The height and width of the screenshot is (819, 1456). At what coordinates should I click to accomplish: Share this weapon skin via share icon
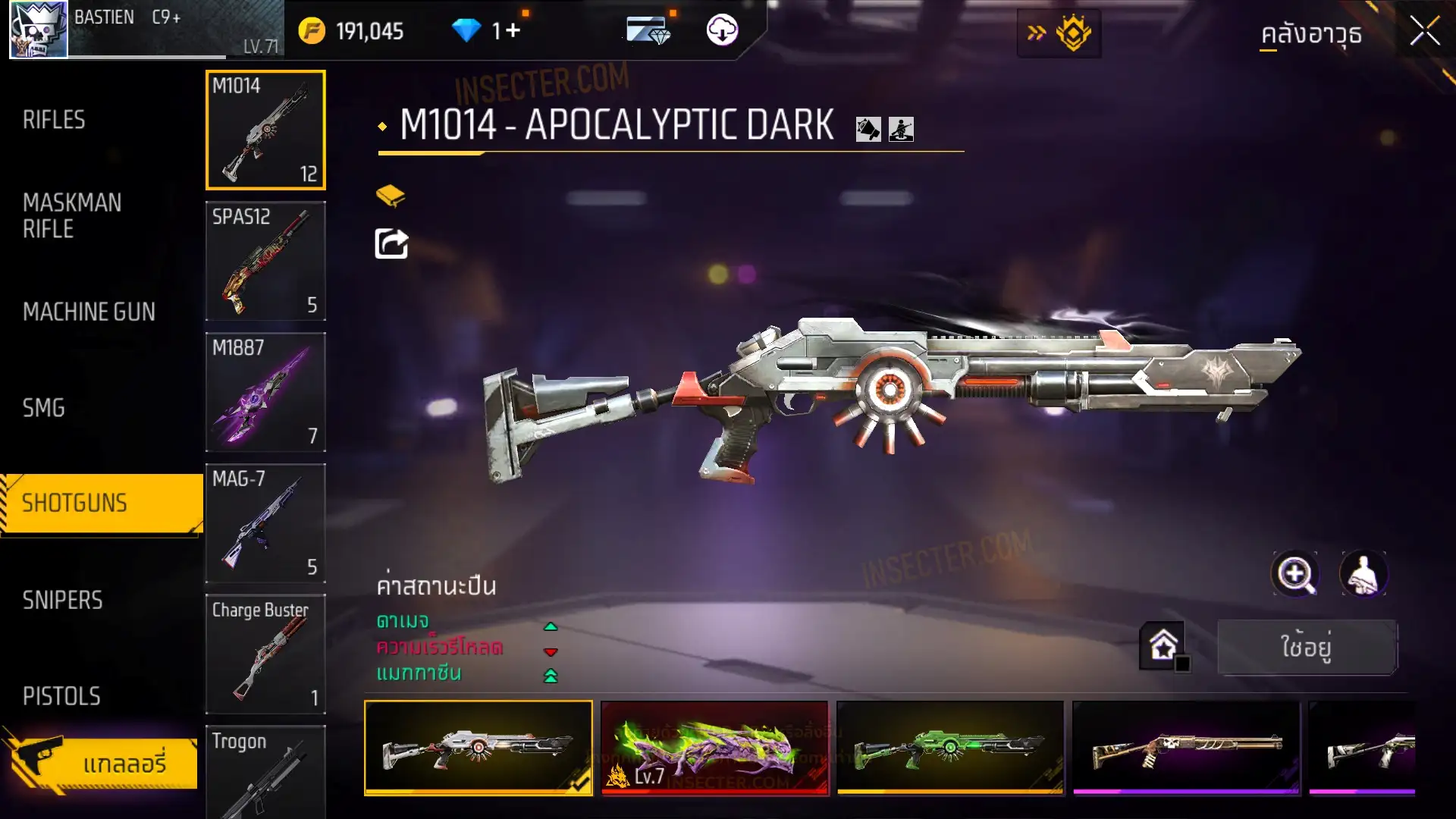(x=391, y=244)
